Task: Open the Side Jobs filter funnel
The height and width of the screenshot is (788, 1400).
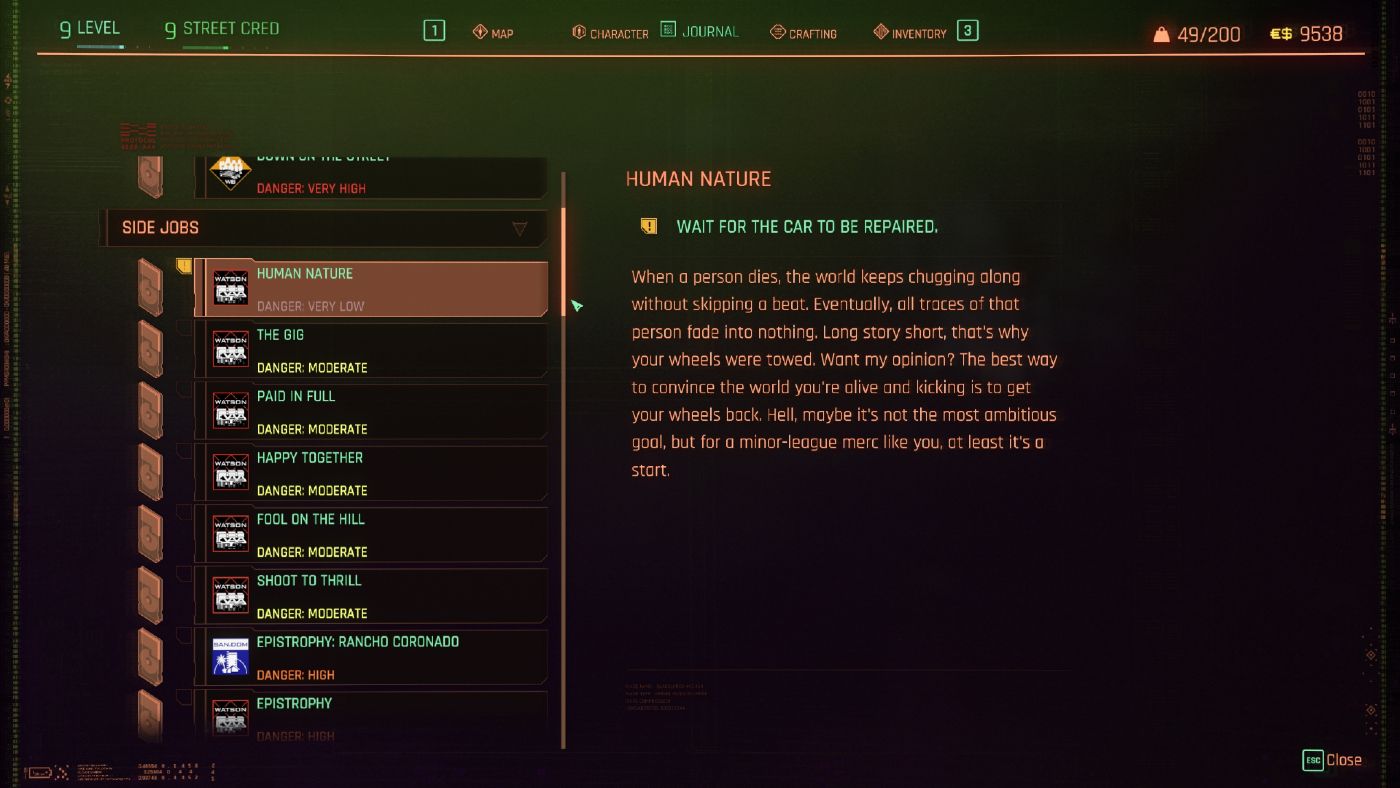Action: (x=519, y=228)
